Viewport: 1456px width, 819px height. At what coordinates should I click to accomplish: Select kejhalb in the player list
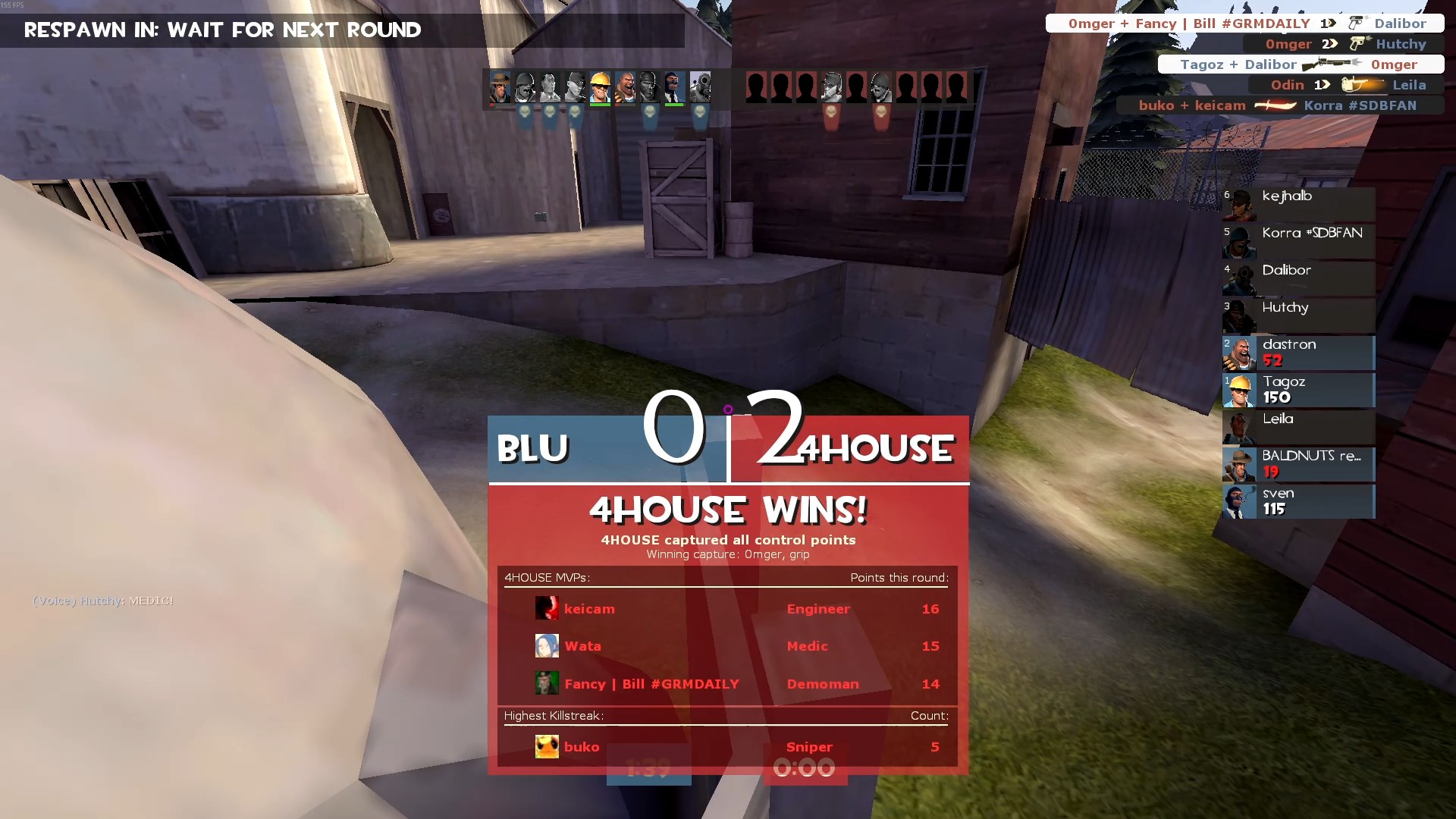coord(1298,205)
